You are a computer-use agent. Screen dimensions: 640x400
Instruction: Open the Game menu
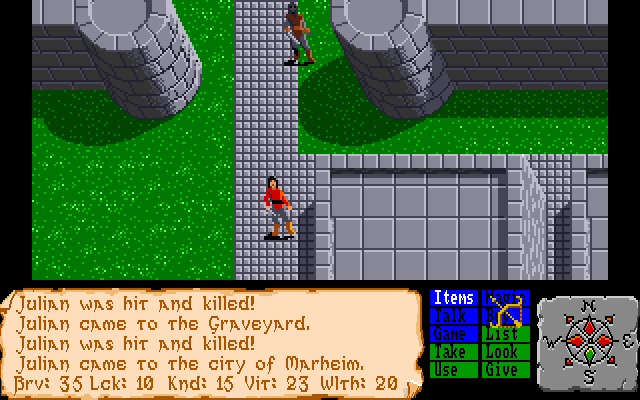pyautogui.click(x=454, y=334)
